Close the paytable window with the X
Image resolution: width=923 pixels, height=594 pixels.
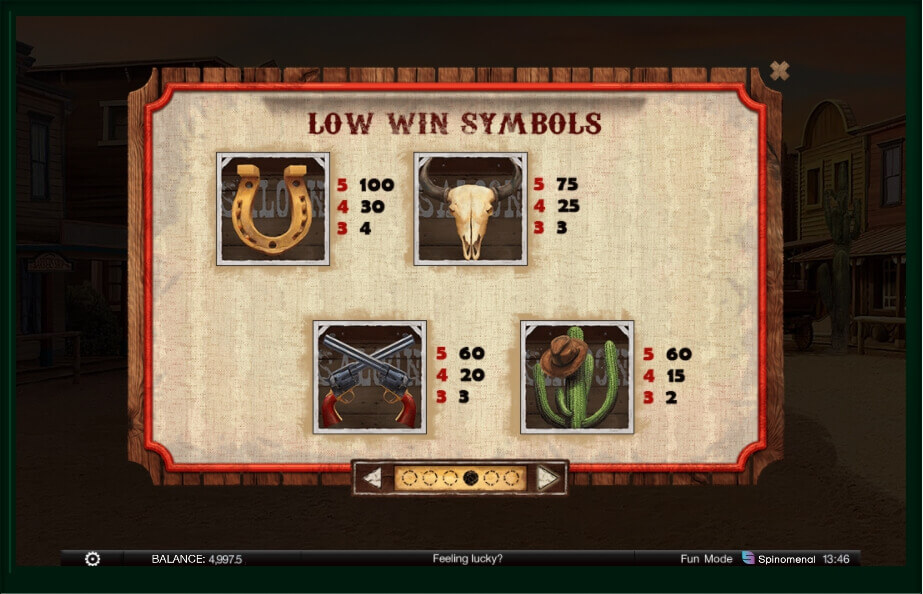pos(780,70)
